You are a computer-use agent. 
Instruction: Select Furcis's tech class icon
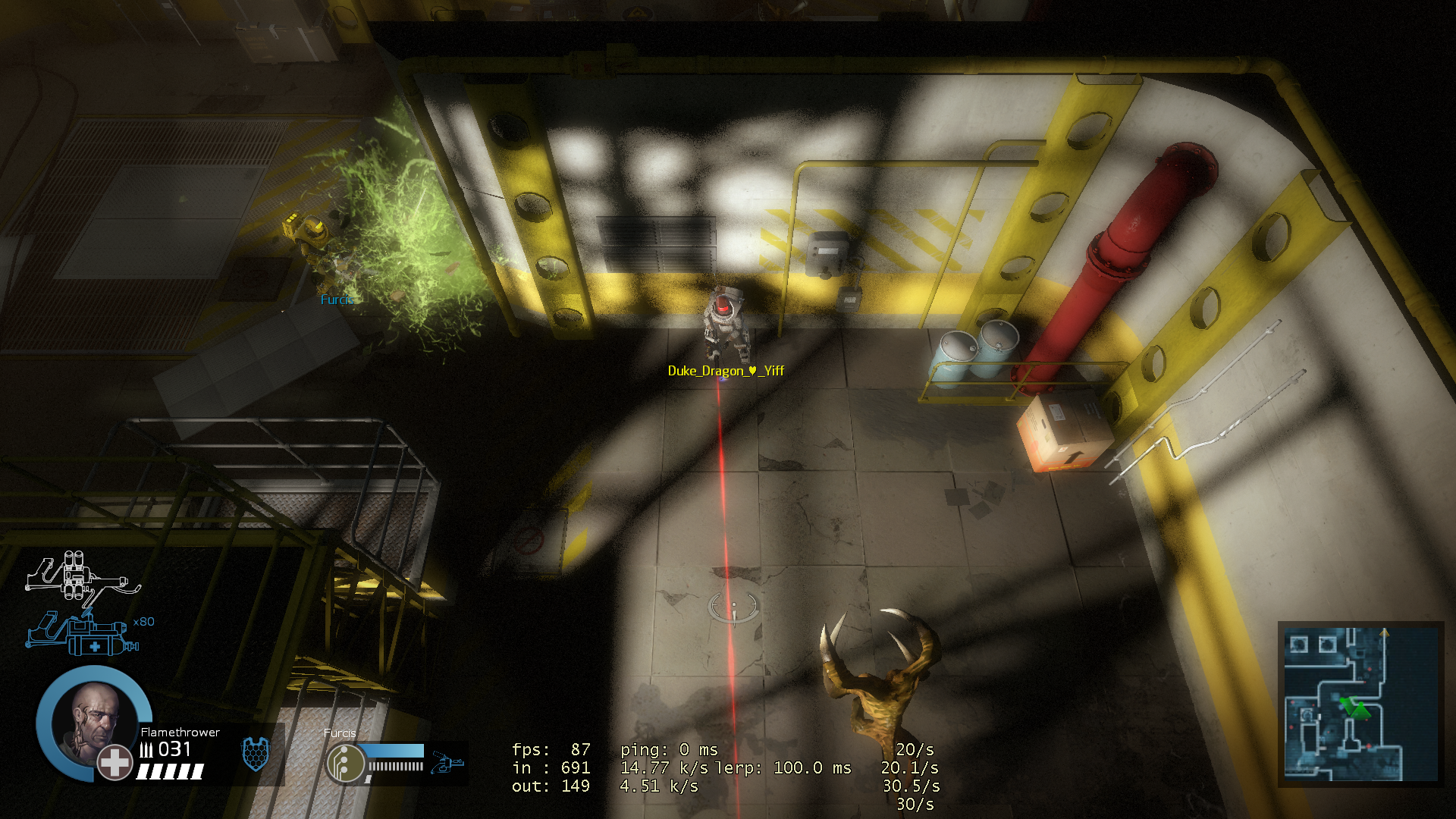pyautogui.click(x=345, y=764)
